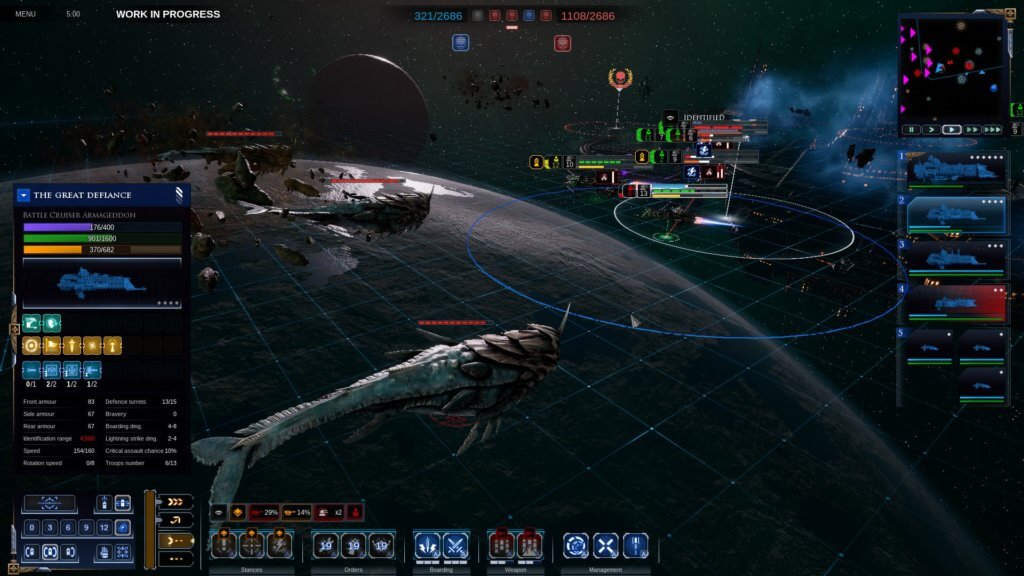The height and width of the screenshot is (576, 1024).
Task: Choose the triple chevron full speed setting
Action: [x=175, y=502]
